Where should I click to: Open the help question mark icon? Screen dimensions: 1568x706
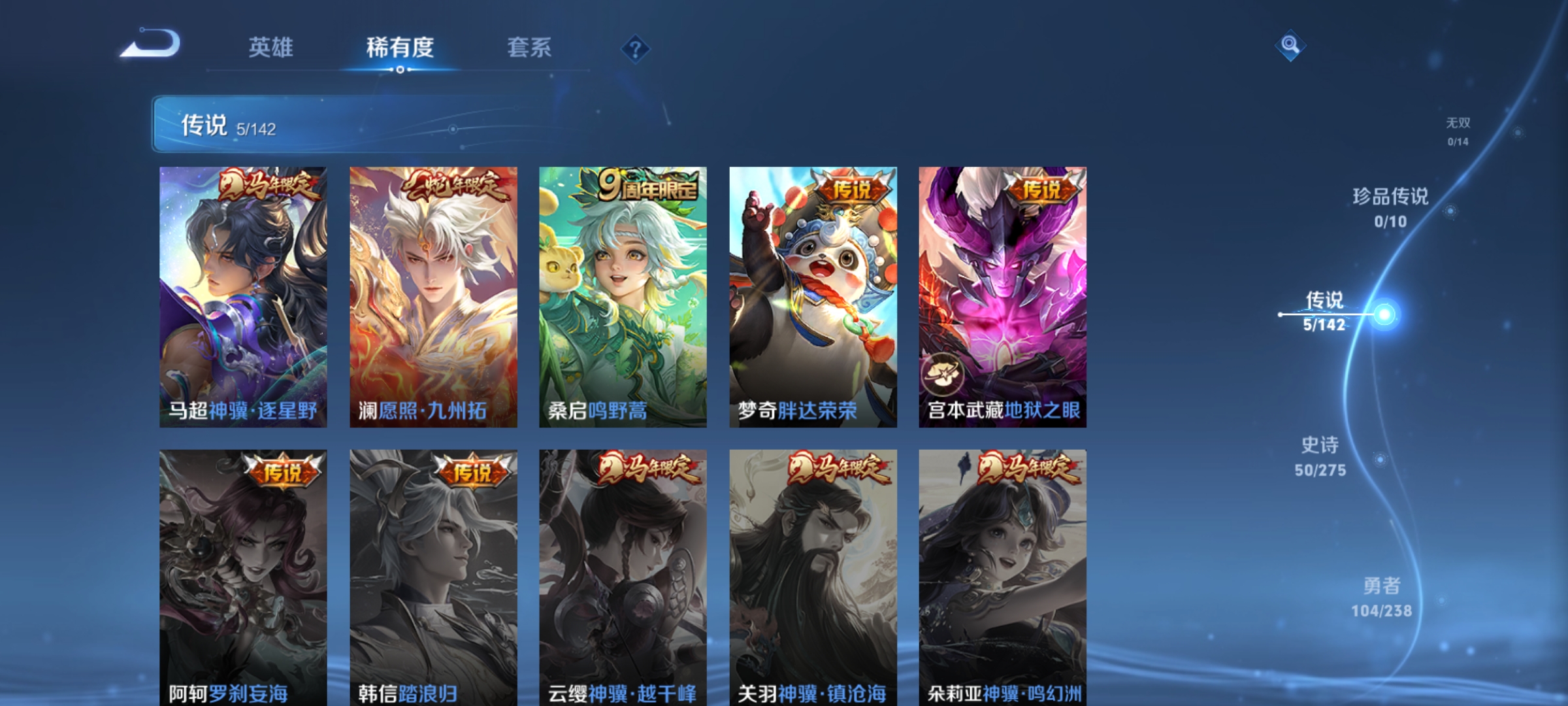(x=636, y=48)
